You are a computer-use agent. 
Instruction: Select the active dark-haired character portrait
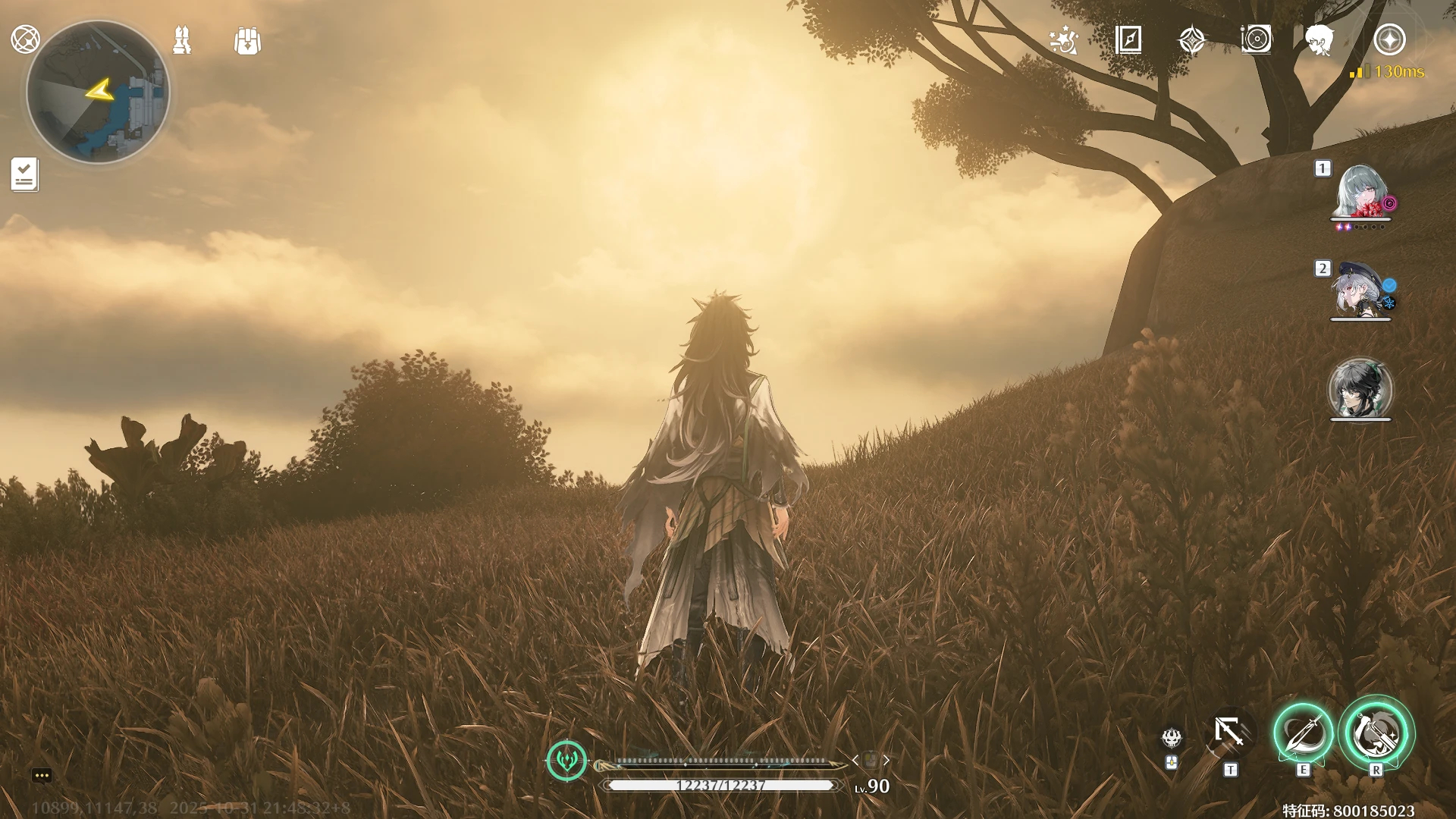pos(1360,389)
